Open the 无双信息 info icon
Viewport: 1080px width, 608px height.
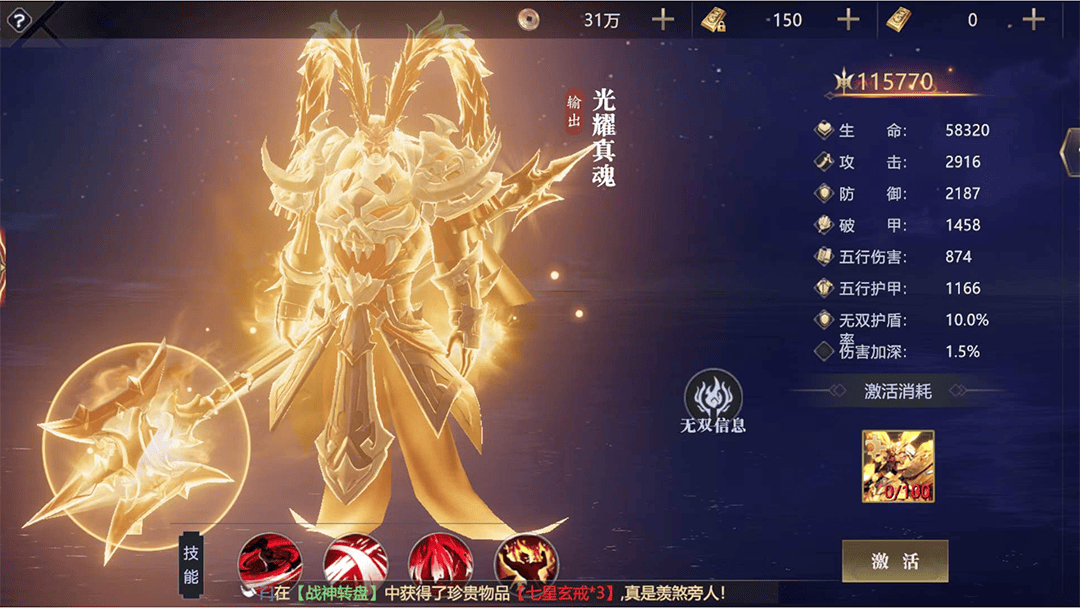[713, 401]
